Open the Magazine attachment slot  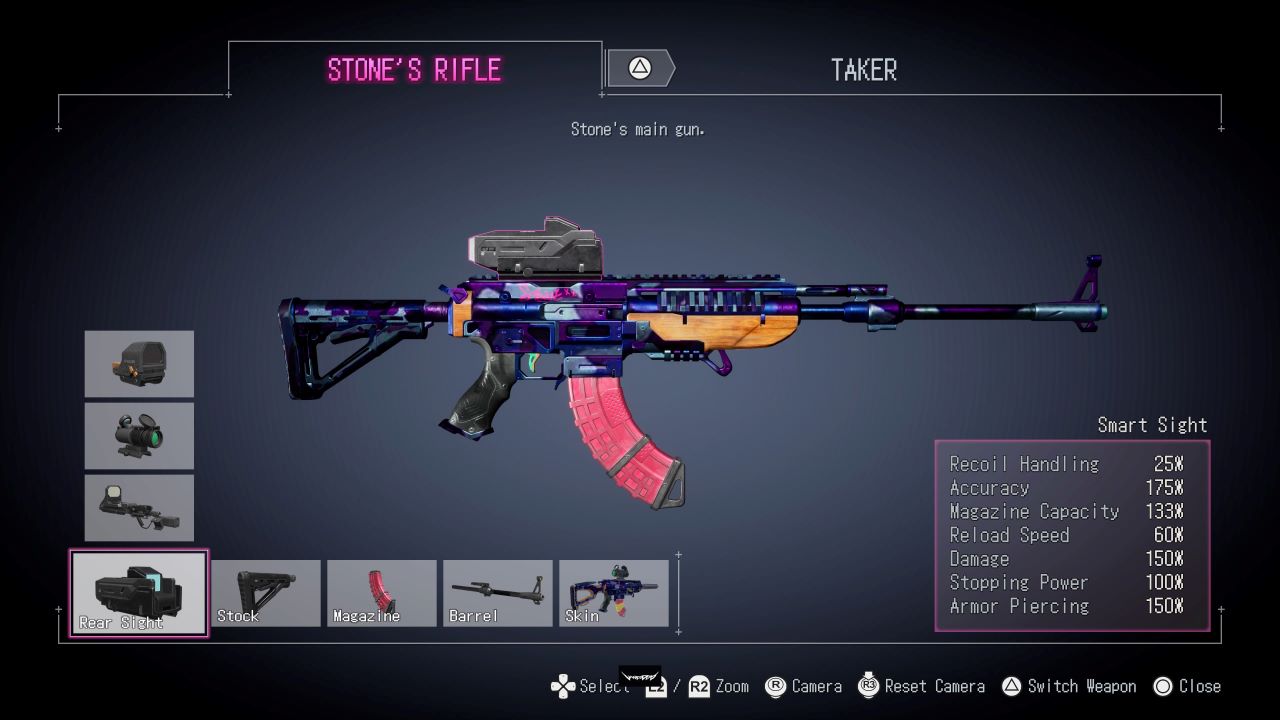pos(381,592)
